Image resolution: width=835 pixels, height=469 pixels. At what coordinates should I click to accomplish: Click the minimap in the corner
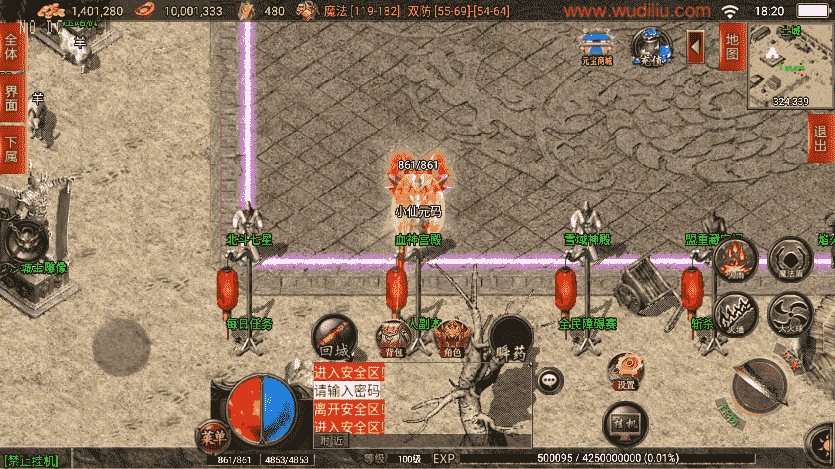point(790,64)
